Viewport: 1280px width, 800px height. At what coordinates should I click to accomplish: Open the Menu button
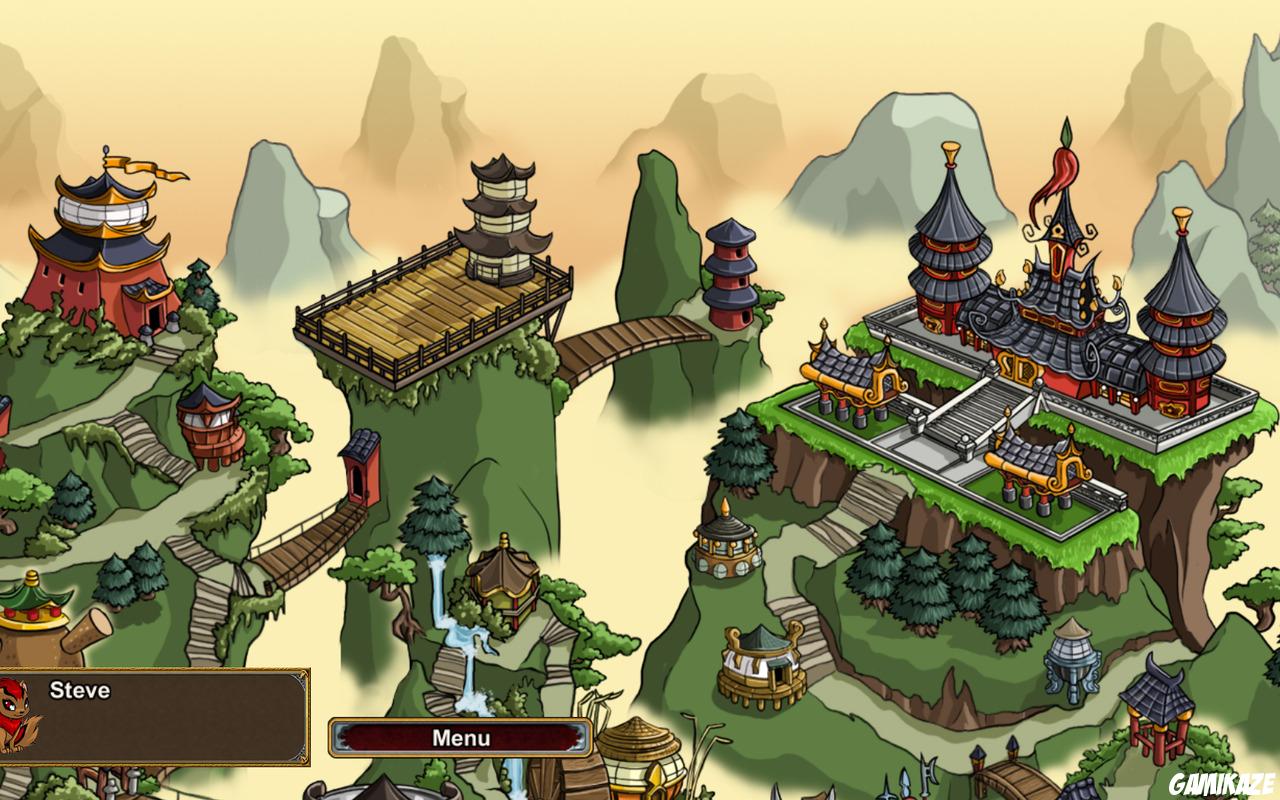pyautogui.click(x=460, y=739)
